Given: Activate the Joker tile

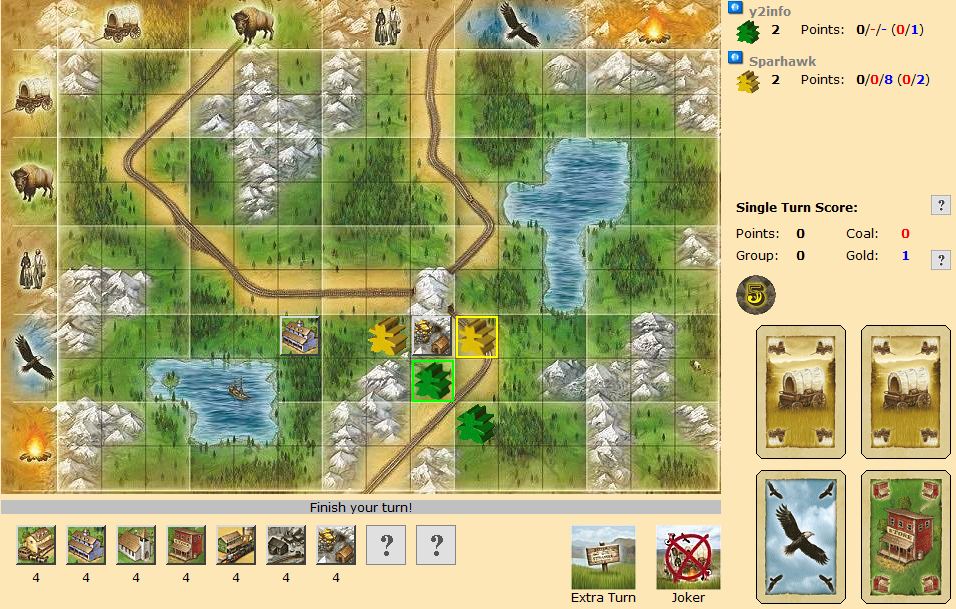Looking at the screenshot, I should [x=688, y=557].
